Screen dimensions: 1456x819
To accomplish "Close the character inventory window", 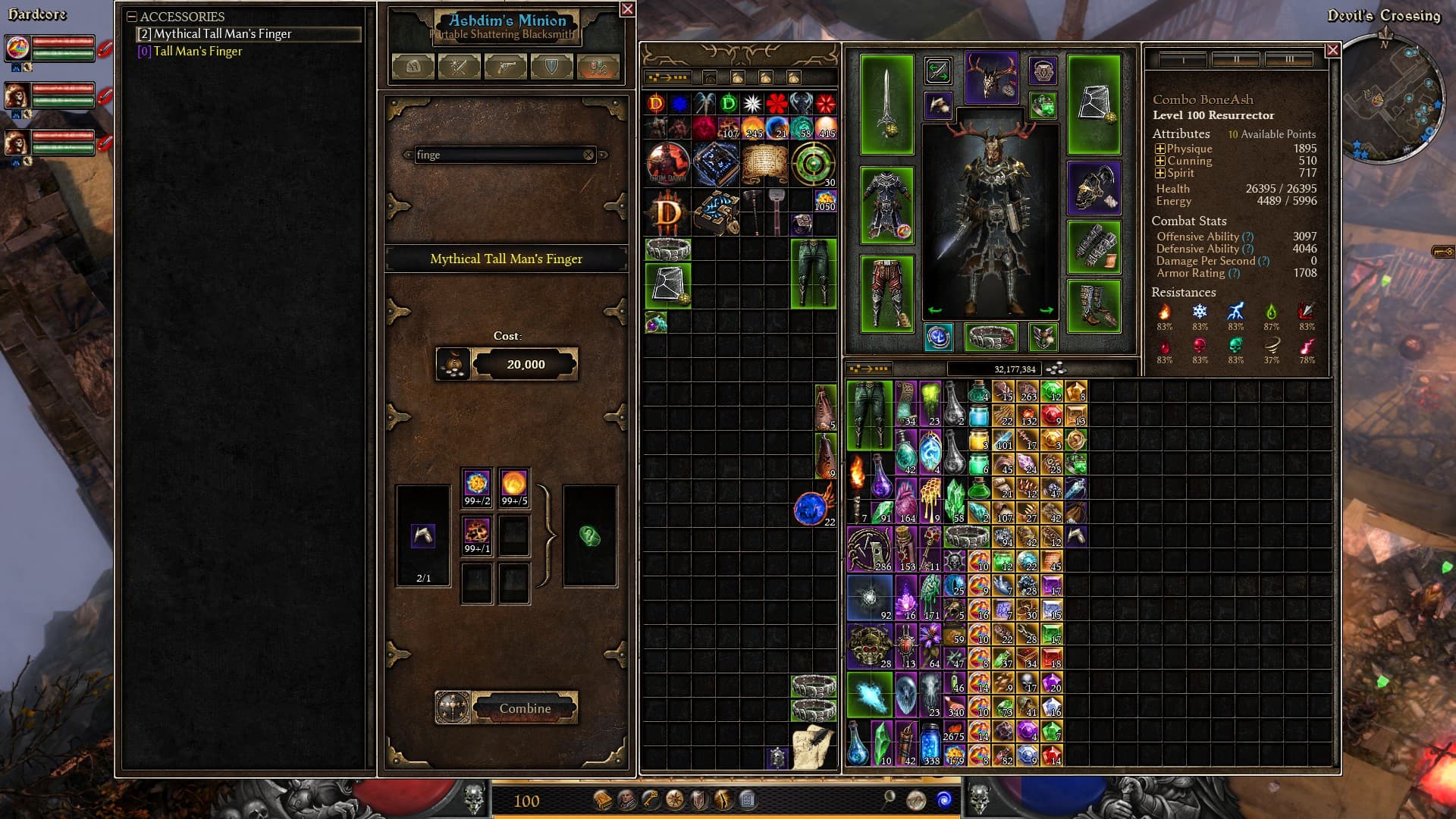I will 1332,50.
